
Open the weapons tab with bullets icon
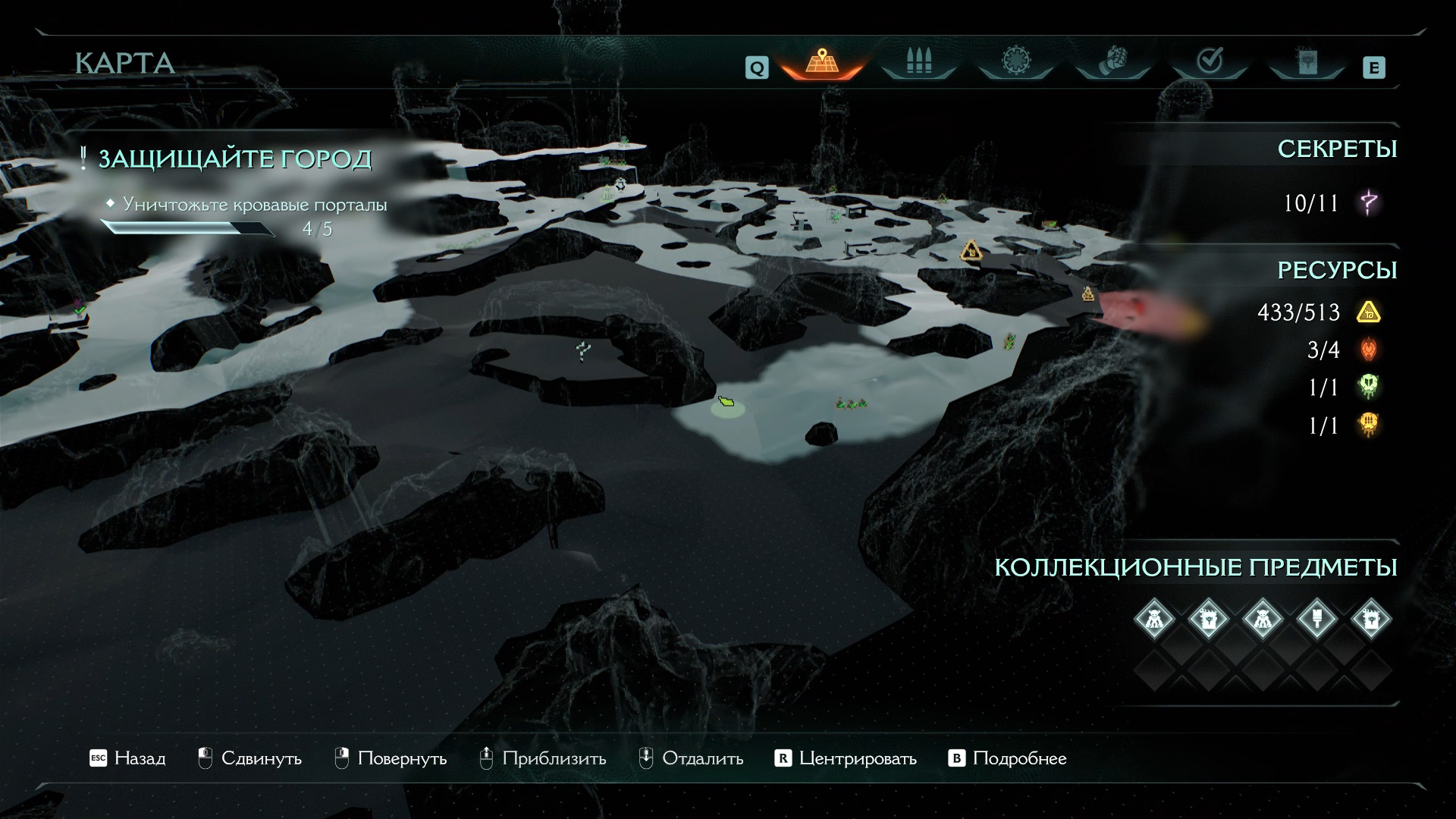click(x=918, y=61)
